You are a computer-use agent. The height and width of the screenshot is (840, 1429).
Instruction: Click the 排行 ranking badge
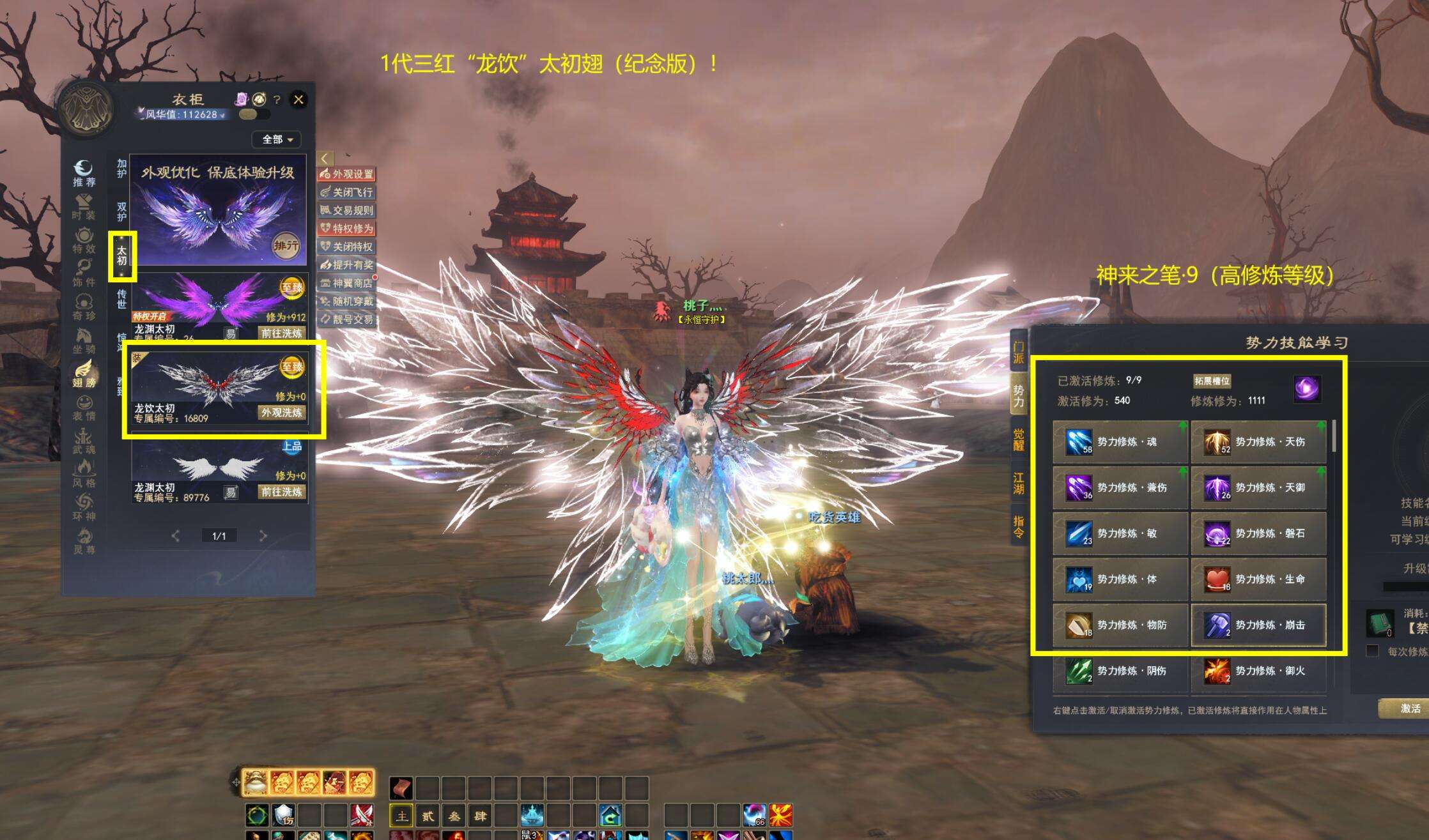point(286,246)
